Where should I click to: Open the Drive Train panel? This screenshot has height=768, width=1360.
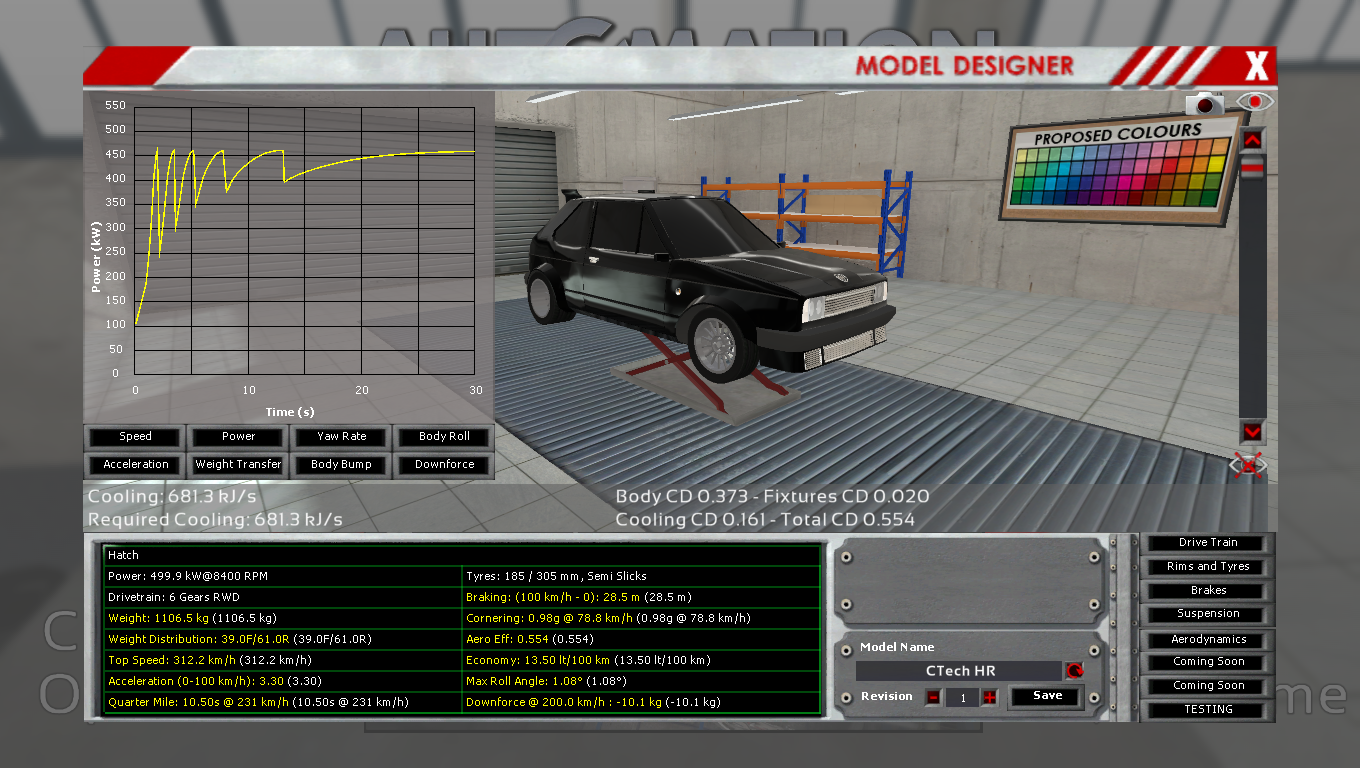click(1206, 542)
